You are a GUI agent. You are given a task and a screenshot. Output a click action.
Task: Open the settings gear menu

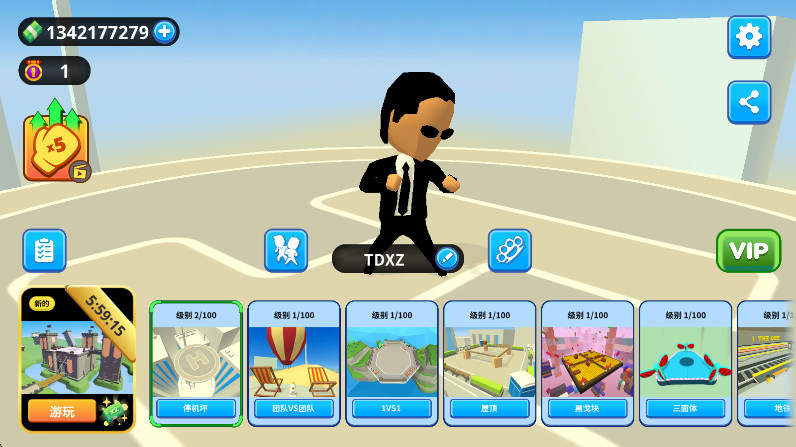[x=748, y=37]
